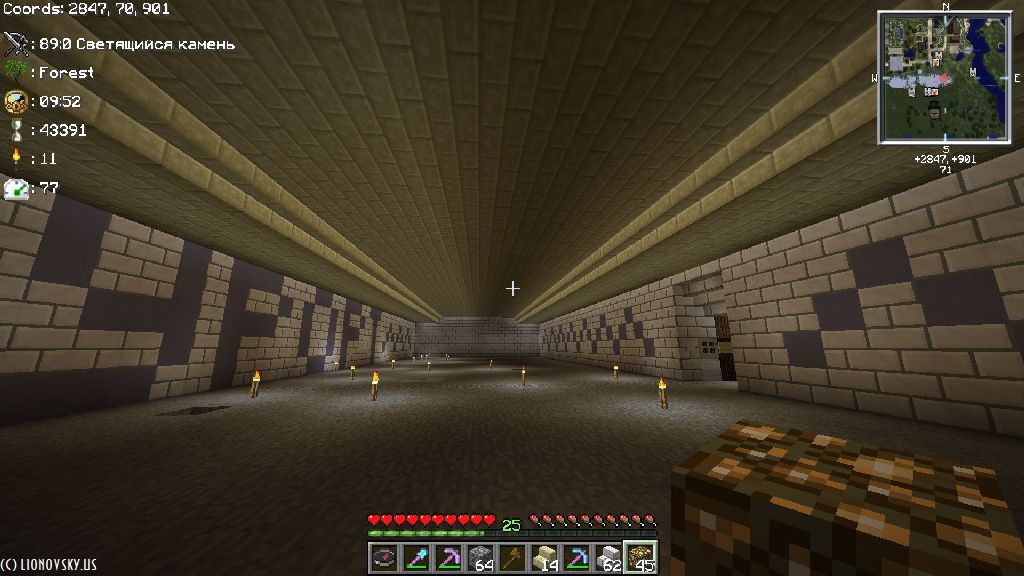This screenshot has height=576, width=1024.
Task: Choose the purple pickaxe hotbar slot
Action: pos(448,557)
